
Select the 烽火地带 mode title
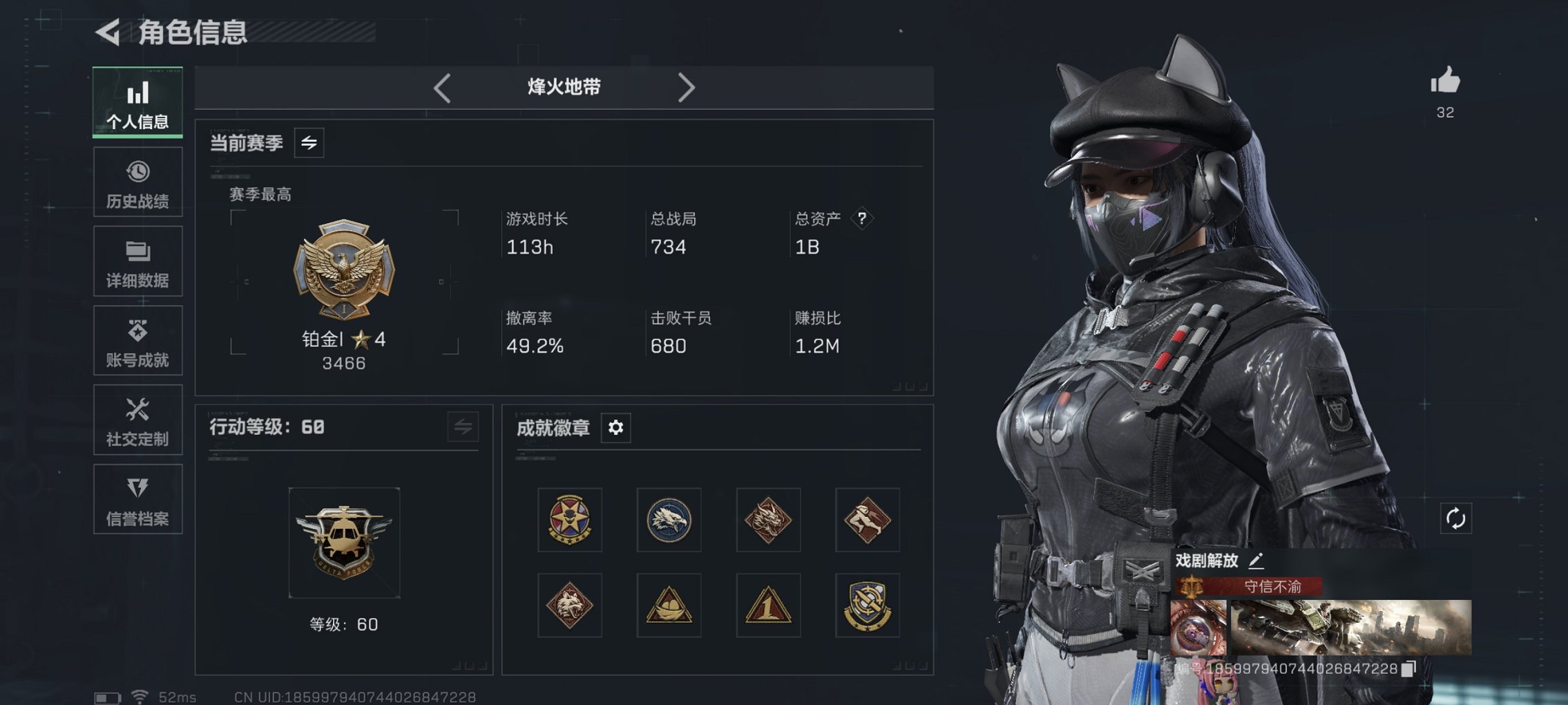click(562, 86)
